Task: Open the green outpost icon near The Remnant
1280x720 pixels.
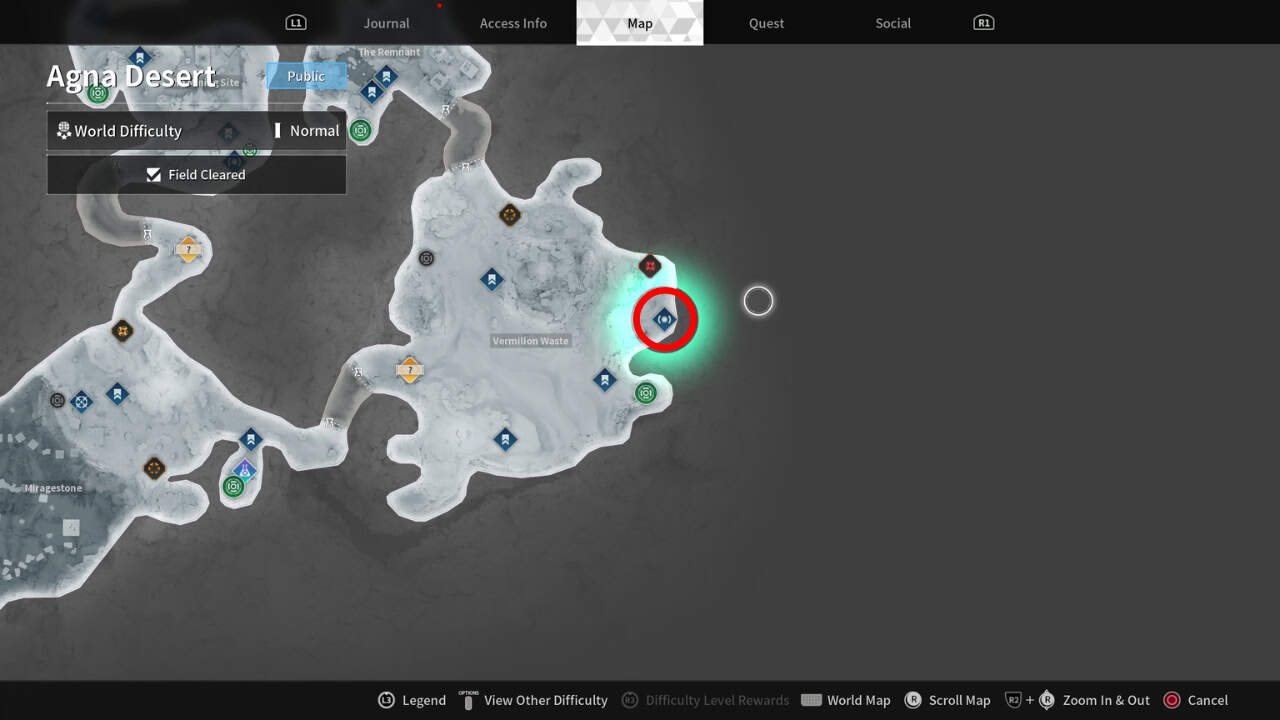Action: (360, 130)
